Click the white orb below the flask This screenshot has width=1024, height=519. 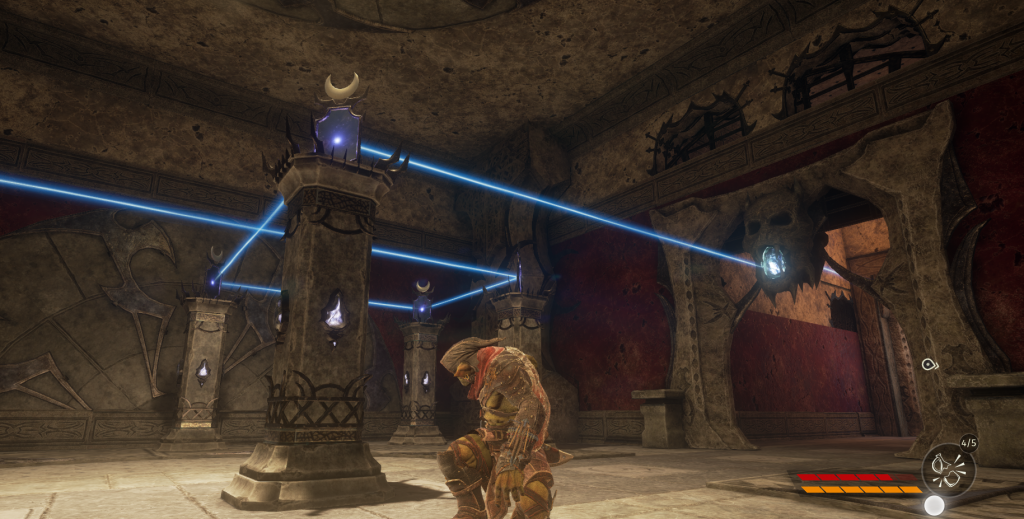(x=934, y=505)
